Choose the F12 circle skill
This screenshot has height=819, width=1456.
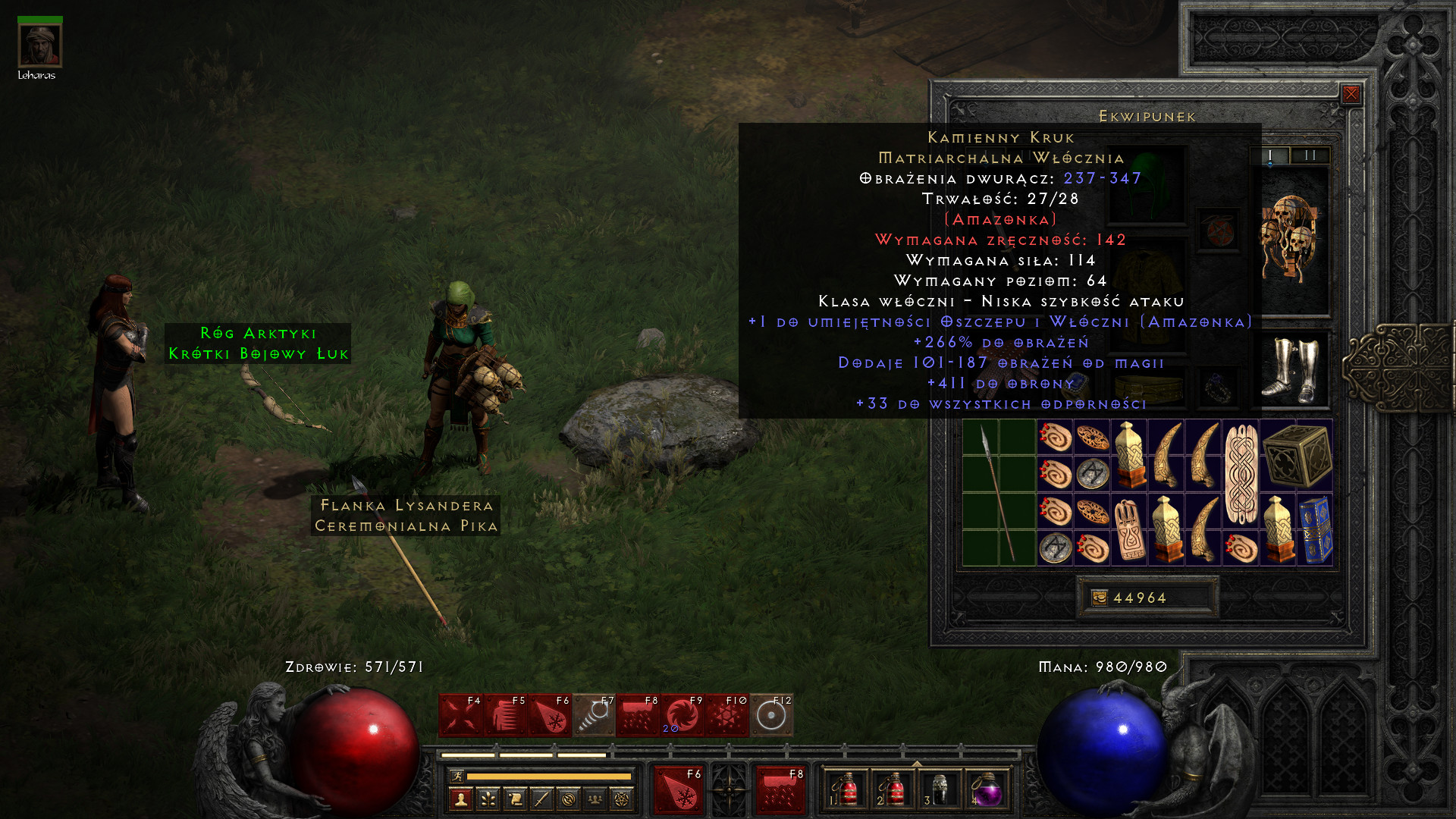(771, 715)
